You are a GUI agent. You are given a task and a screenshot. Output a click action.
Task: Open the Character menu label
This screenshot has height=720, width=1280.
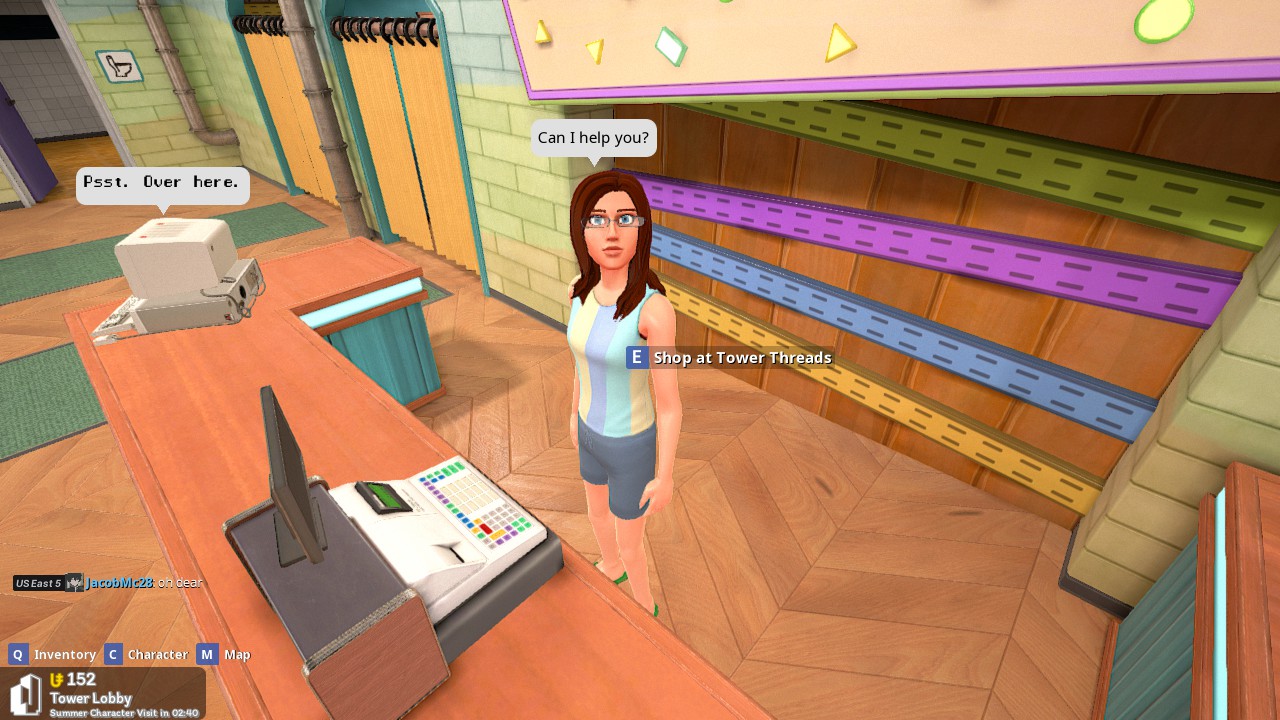coord(157,655)
